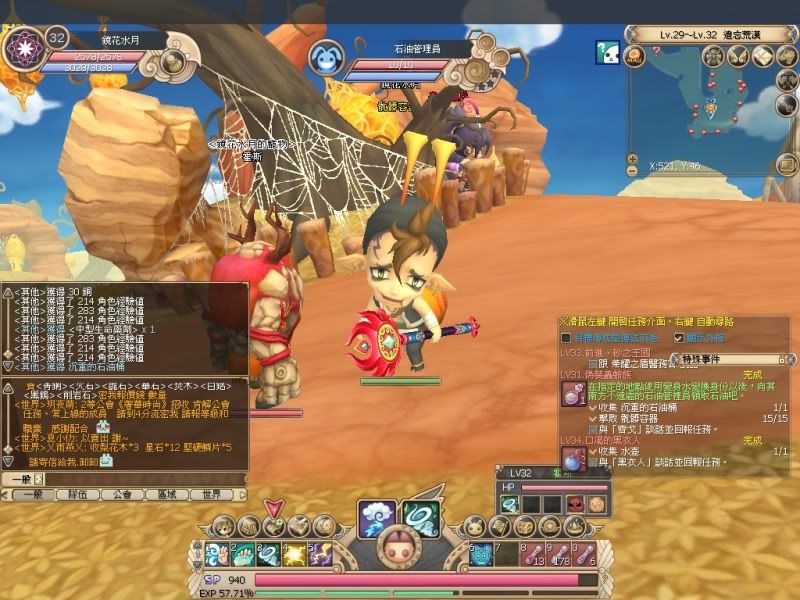Use hotbar slot 4 yellow burst skill
Screen dimensions: 800x600
pyautogui.click(x=293, y=553)
